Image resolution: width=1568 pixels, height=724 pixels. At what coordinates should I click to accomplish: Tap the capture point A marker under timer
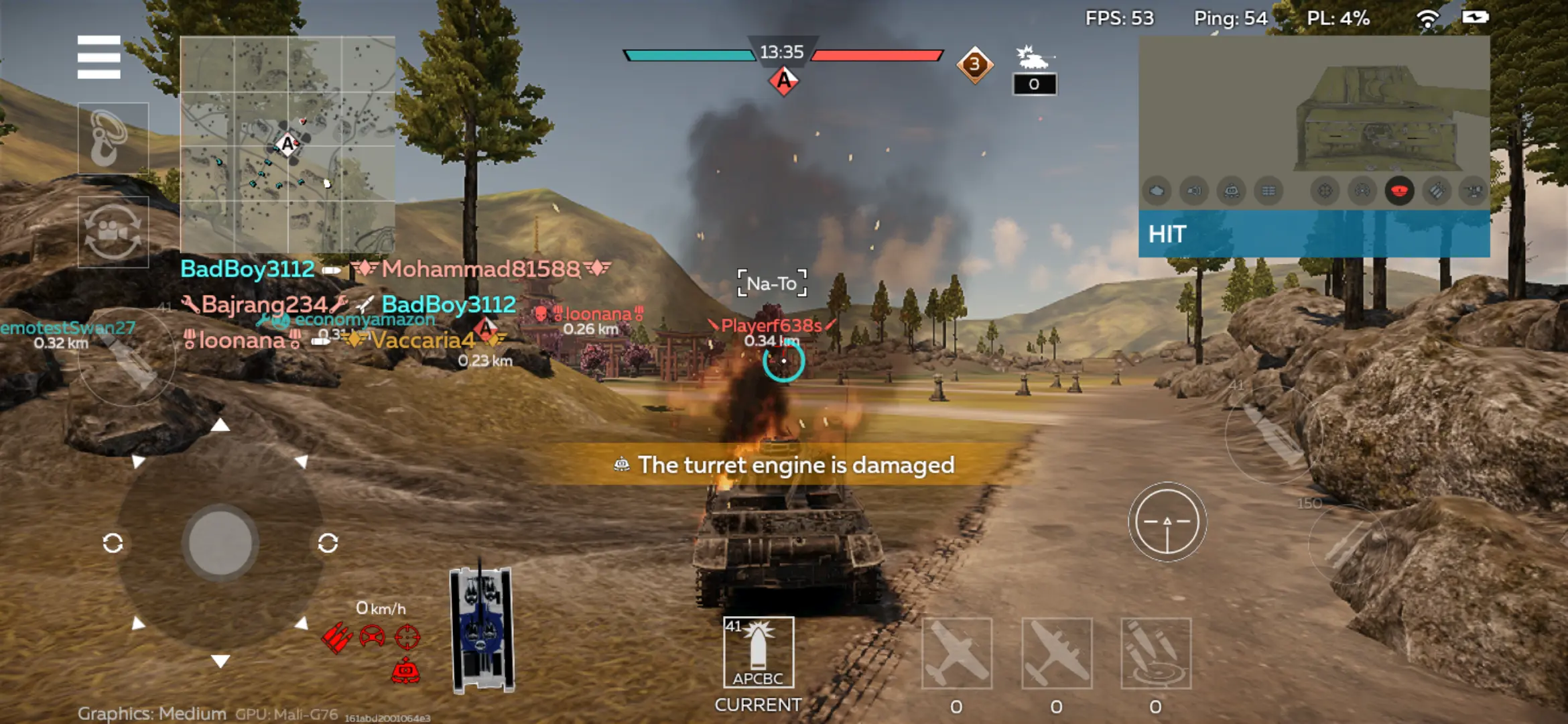pyautogui.click(x=783, y=82)
